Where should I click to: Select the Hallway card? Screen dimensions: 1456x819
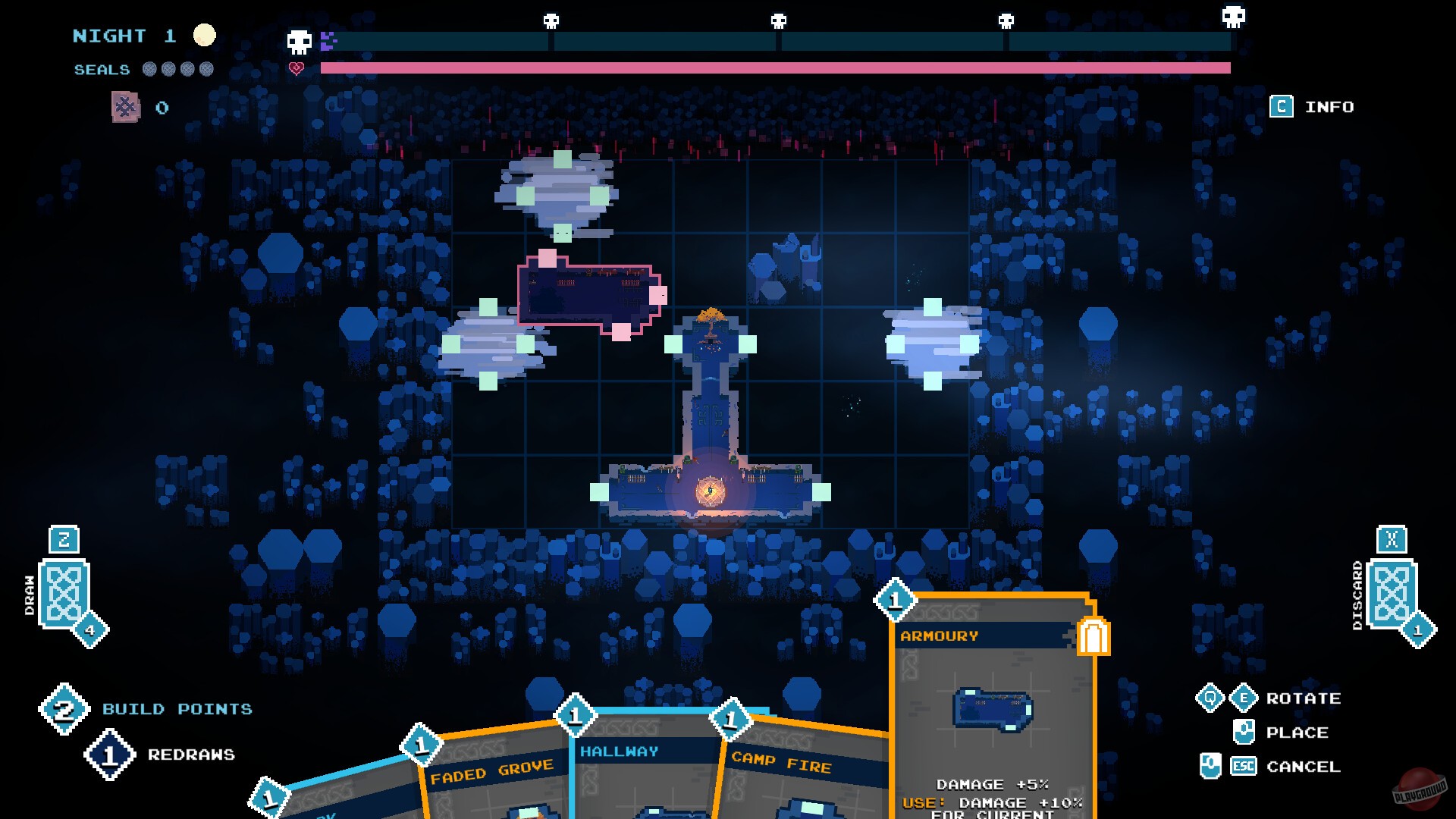(620, 751)
